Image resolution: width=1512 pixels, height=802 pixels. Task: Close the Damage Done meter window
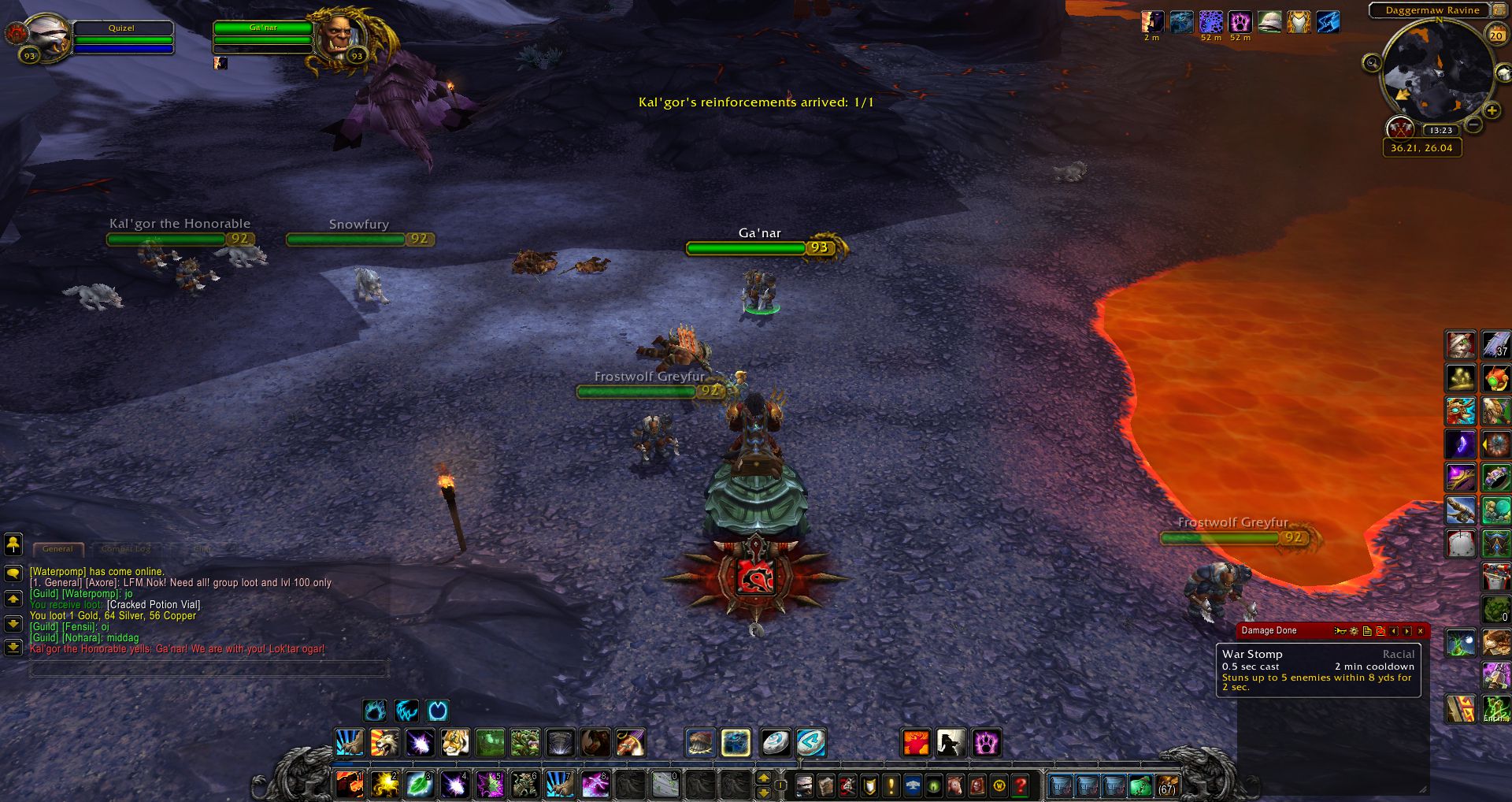(x=1421, y=631)
